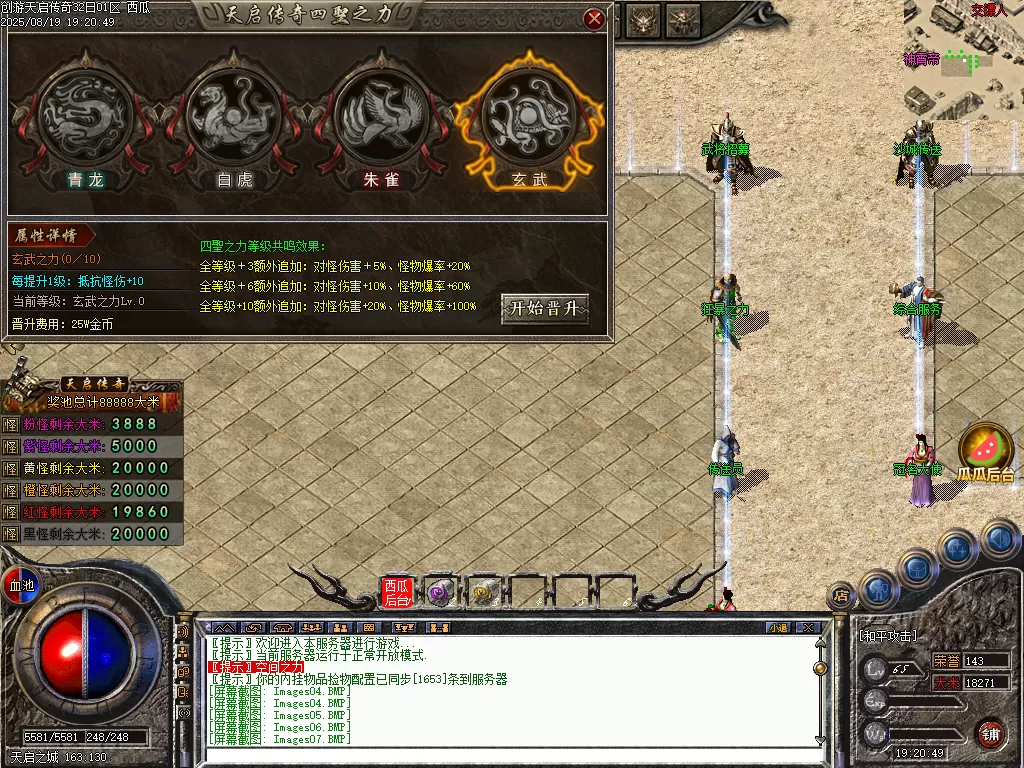Close the 四聖之力 panel
This screenshot has width=1024, height=768.
(594, 18)
